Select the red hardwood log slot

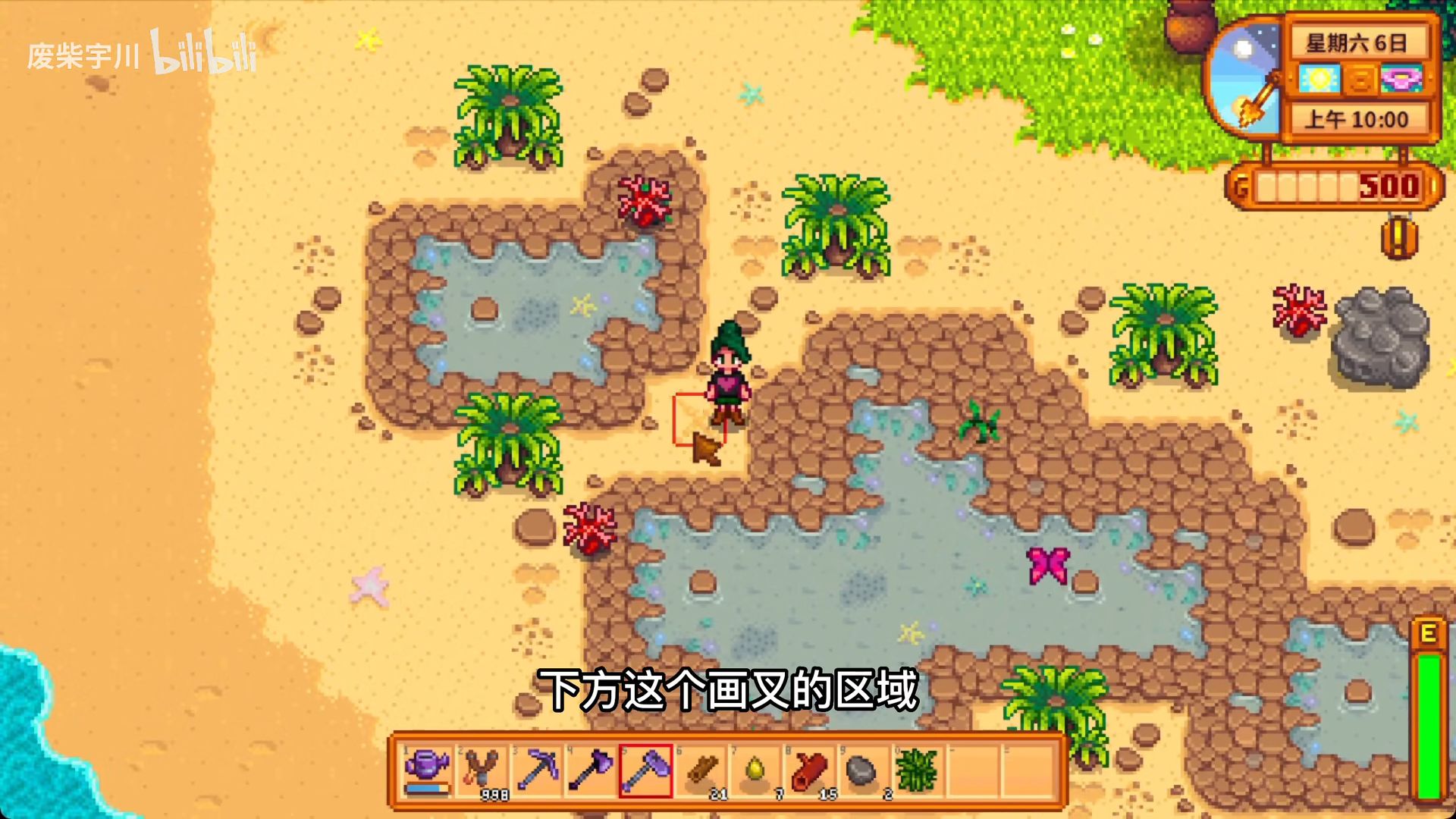click(x=809, y=770)
